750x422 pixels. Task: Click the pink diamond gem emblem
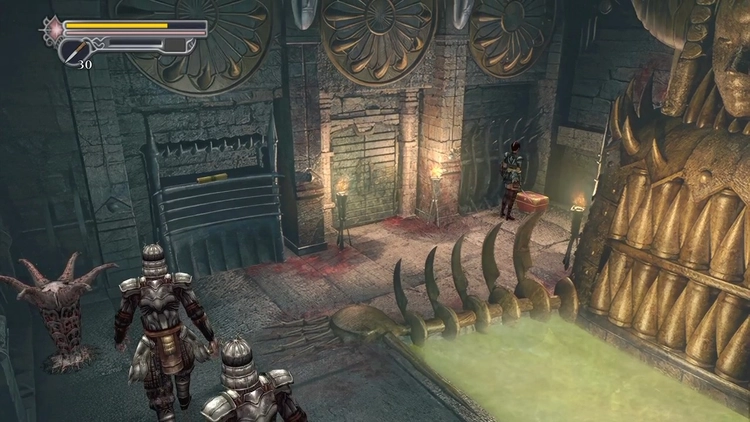[54, 28]
